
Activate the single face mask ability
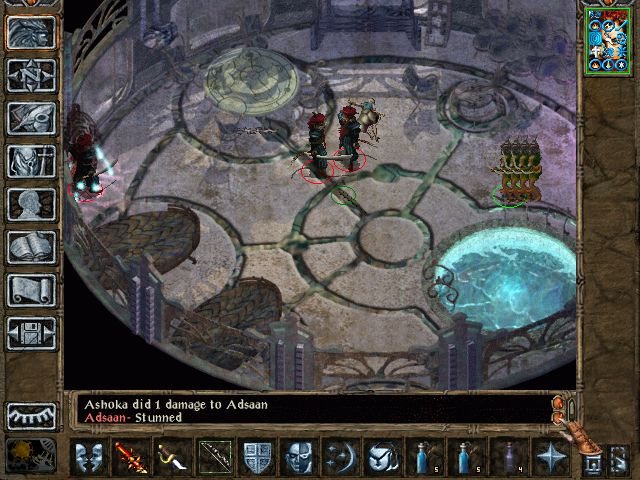(298, 458)
